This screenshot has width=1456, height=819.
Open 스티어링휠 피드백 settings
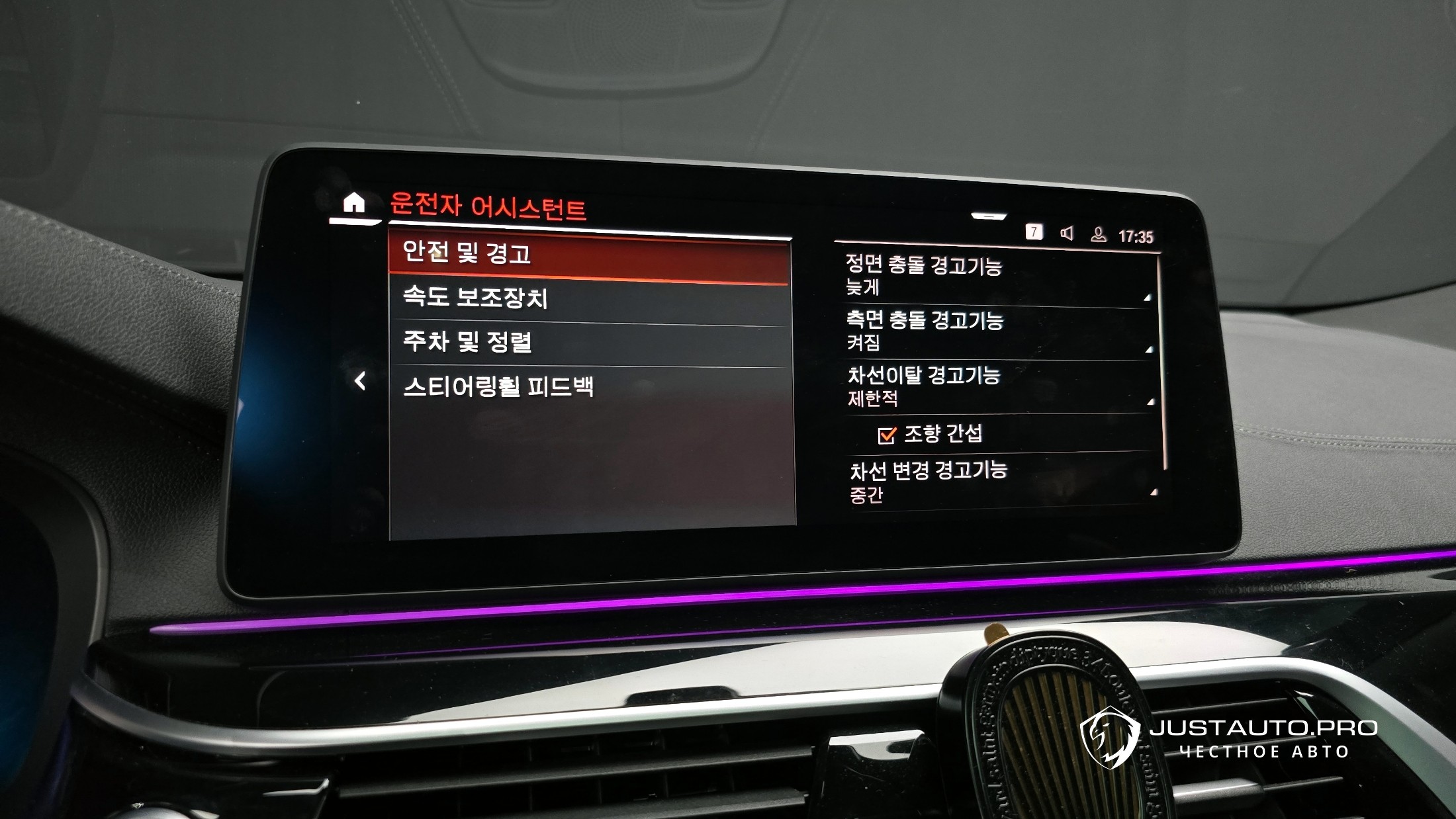589,387
